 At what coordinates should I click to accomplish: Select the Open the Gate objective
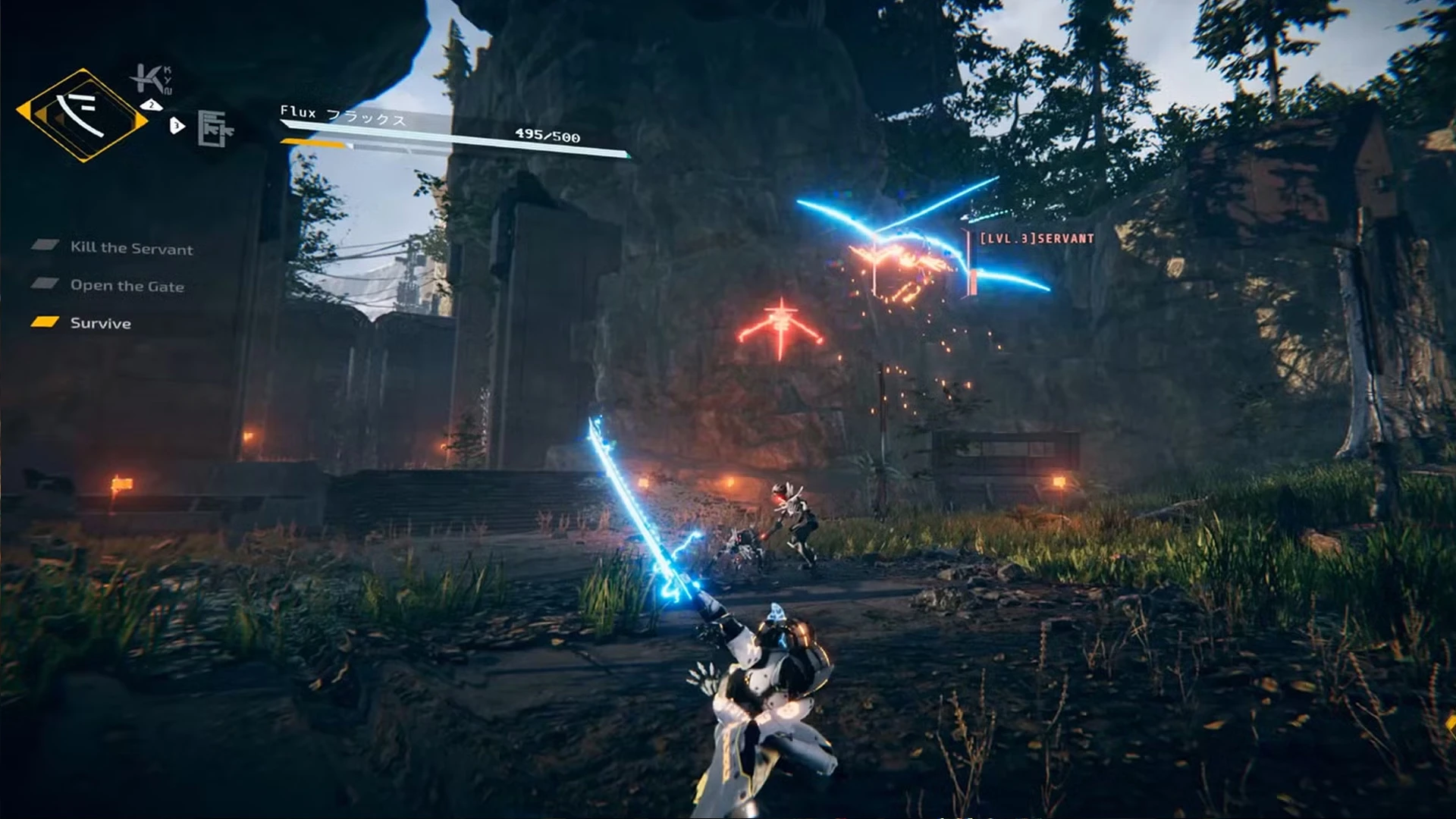[x=127, y=286]
